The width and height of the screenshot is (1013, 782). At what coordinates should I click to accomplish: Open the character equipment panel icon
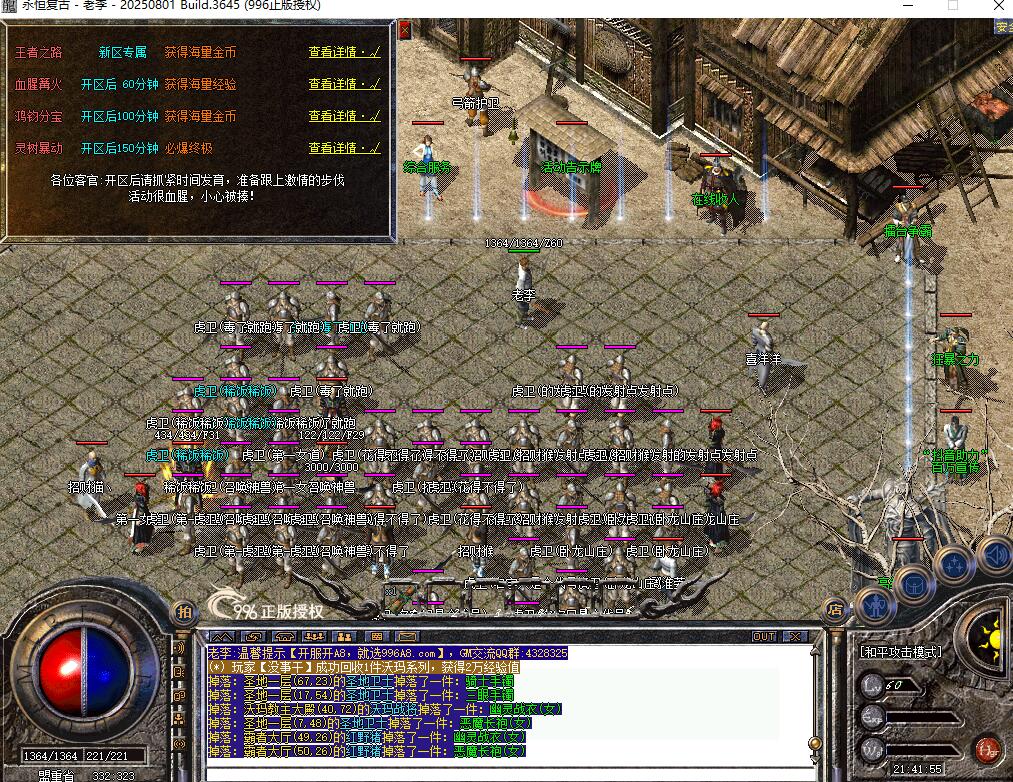pyautogui.click(x=875, y=605)
